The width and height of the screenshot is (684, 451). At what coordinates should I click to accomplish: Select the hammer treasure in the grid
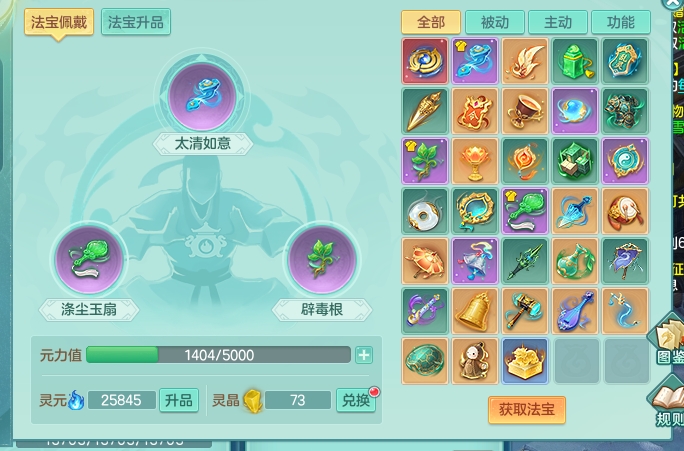coord(525,310)
